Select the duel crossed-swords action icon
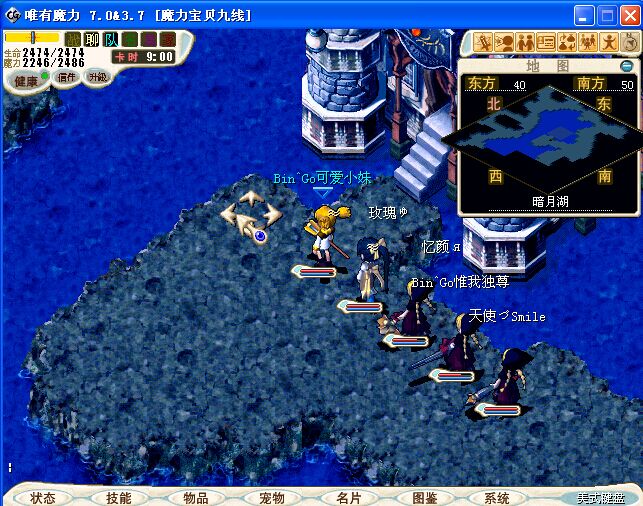Screen dimensions: 643x506 (484, 42)
